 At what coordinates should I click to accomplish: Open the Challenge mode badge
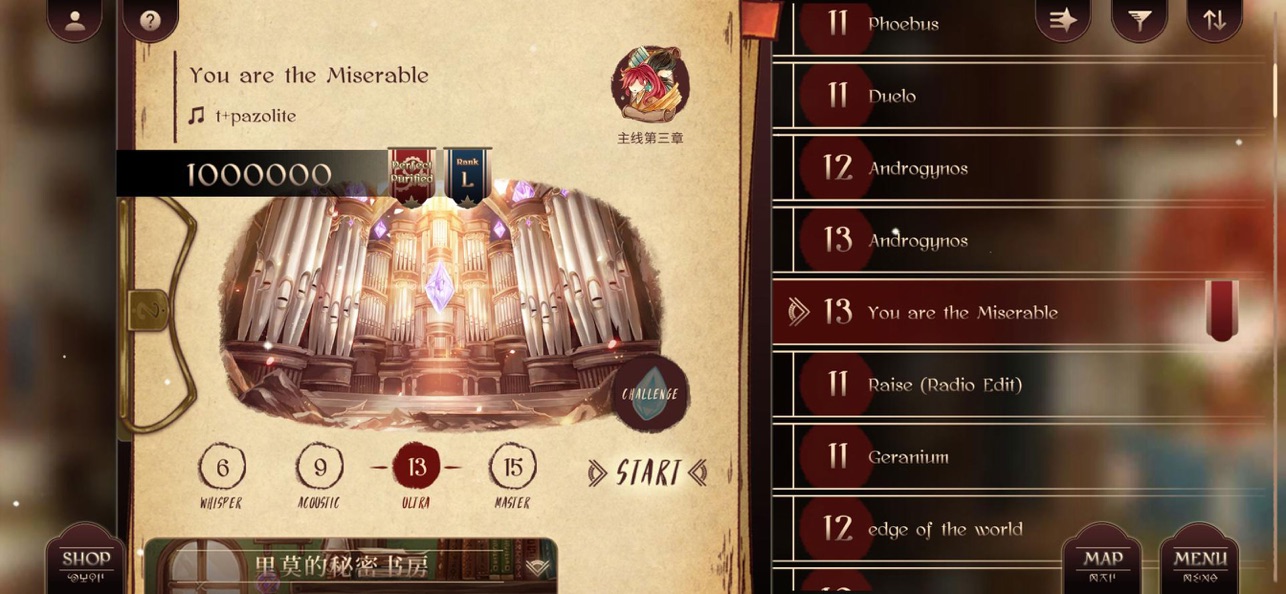650,394
